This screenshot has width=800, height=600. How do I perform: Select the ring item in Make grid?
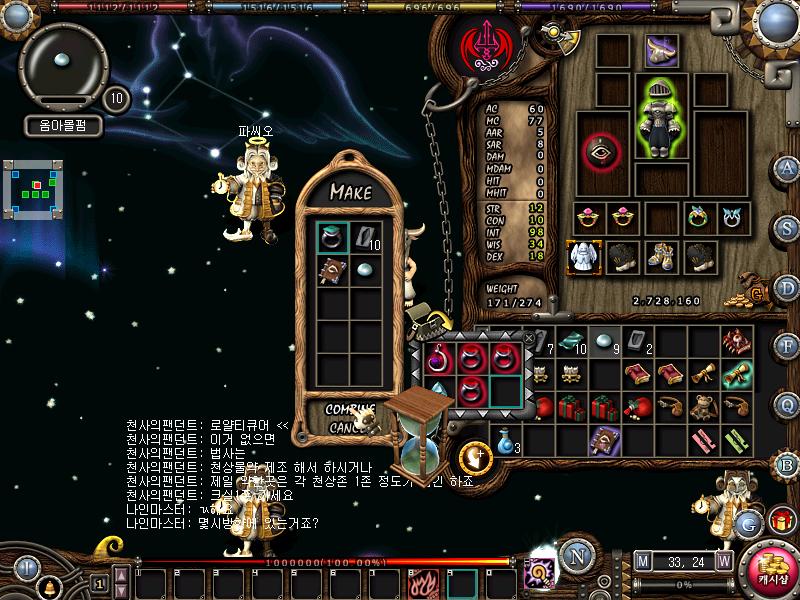click(332, 237)
